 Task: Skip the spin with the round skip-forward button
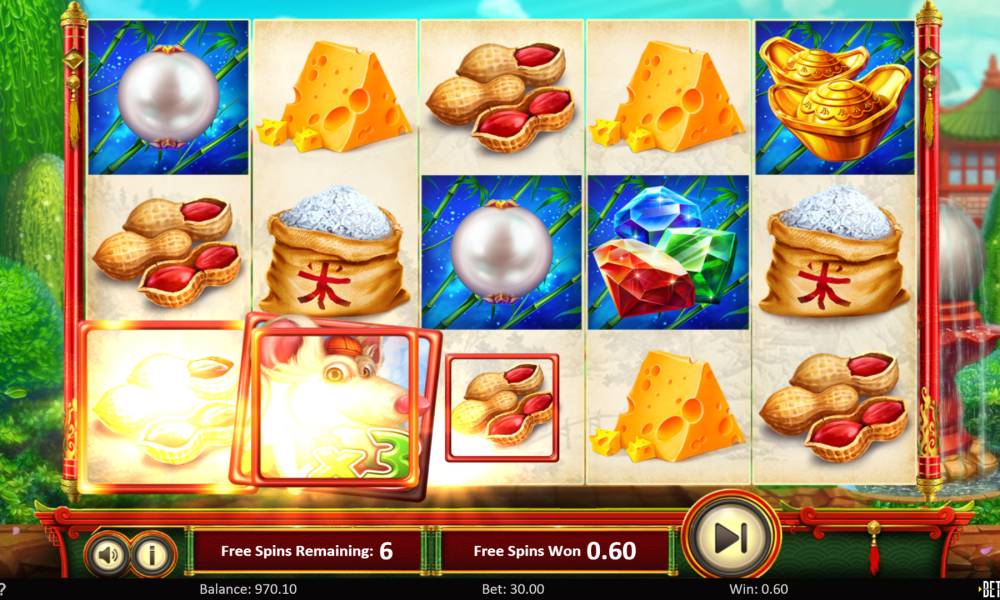click(x=732, y=539)
